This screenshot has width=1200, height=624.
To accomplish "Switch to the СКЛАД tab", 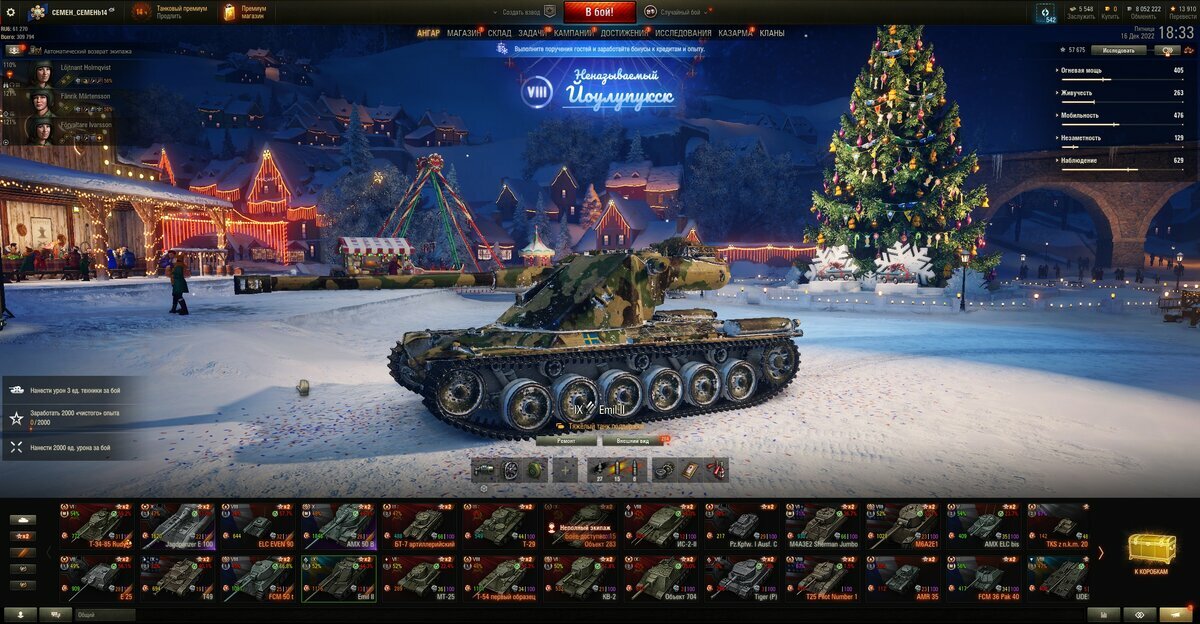I will click(499, 33).
